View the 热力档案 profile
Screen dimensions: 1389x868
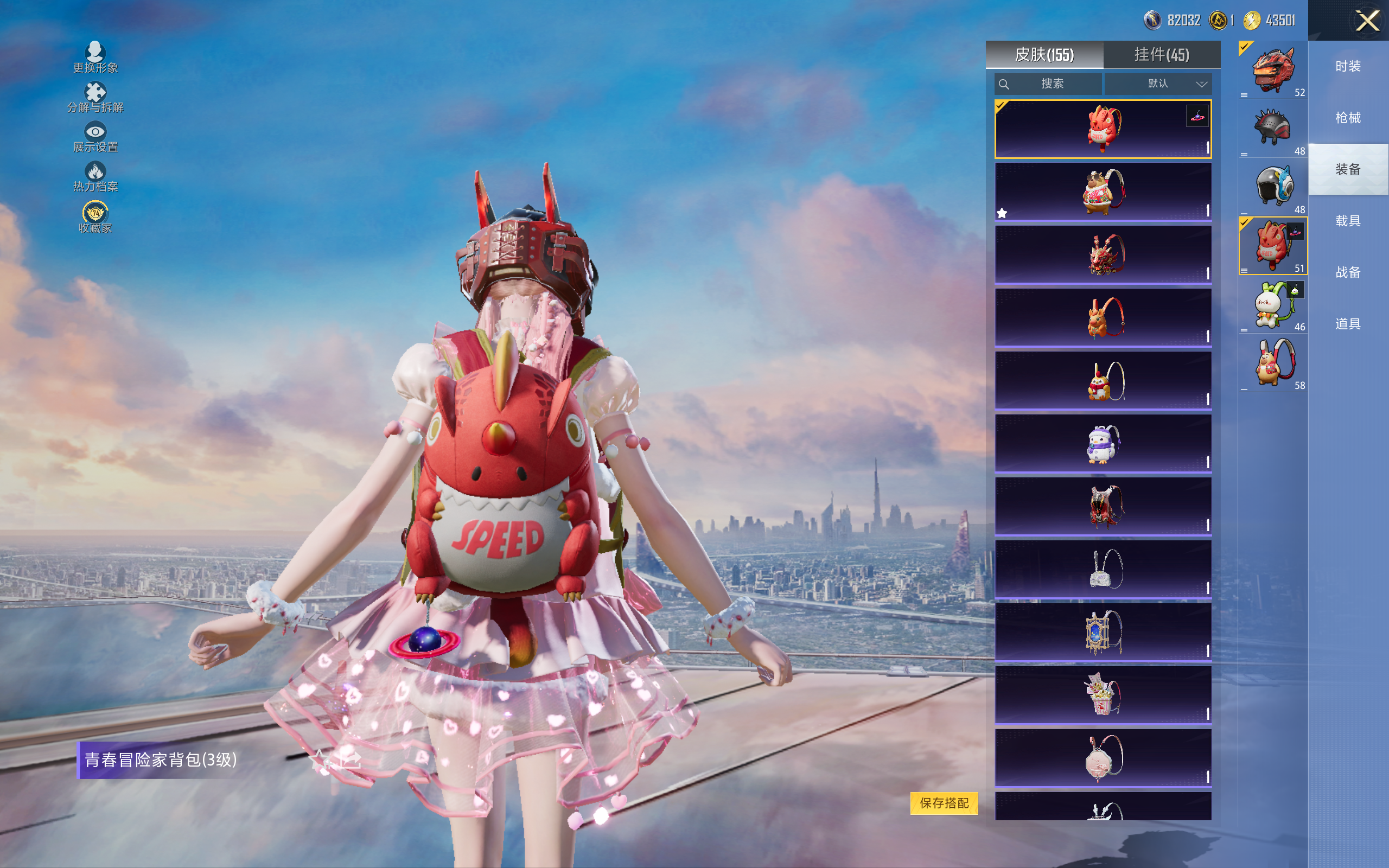95,176
